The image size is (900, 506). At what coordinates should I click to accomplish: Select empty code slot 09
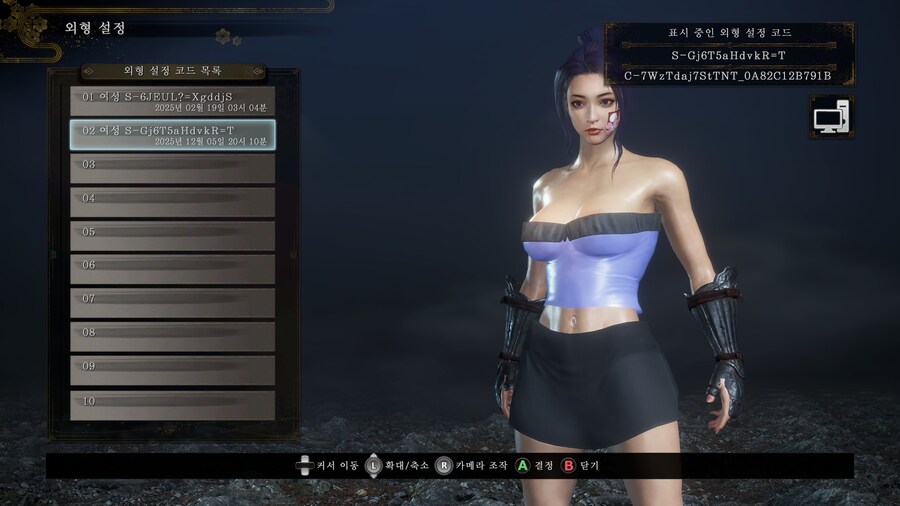click(172, 370)
